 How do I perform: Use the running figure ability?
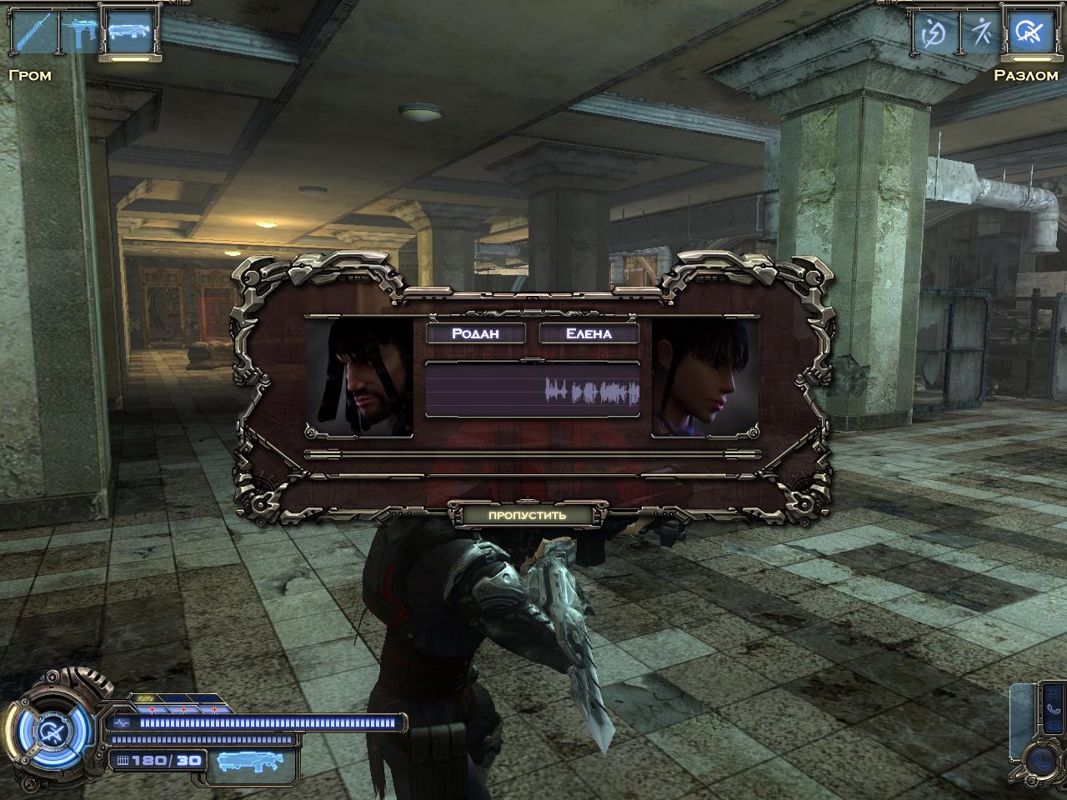pos(981,32)
